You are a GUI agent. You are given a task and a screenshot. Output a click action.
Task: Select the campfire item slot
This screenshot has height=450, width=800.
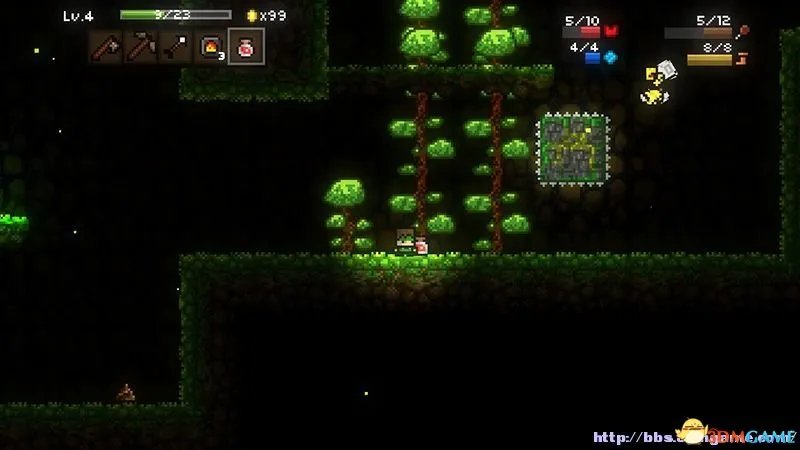(210, 47)
